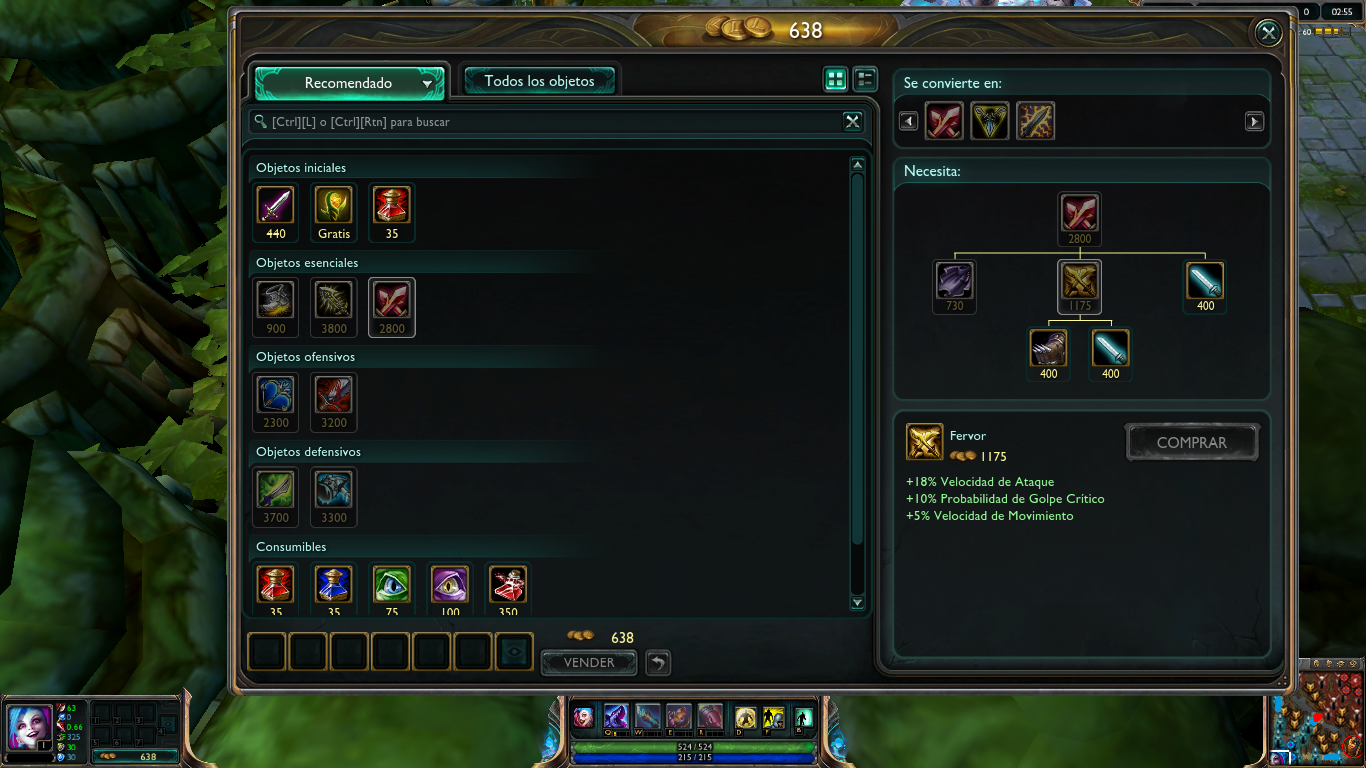
Task: Click the VENDER button
Action: tap(588, 662)
